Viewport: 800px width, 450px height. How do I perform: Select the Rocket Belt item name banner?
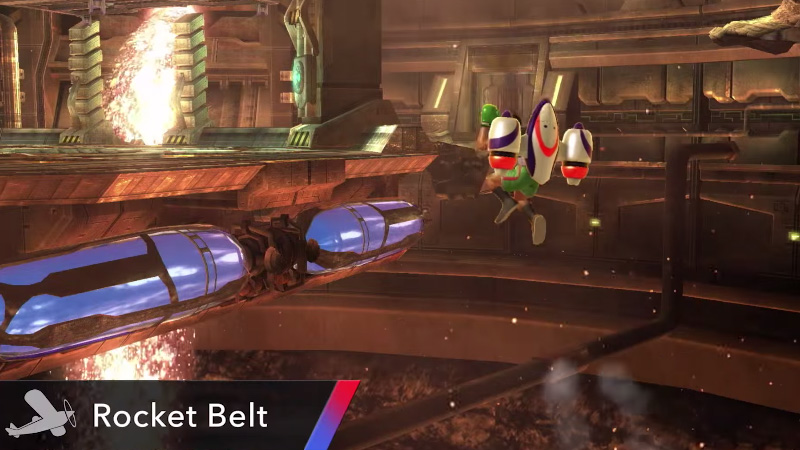[x=180, y=415]
